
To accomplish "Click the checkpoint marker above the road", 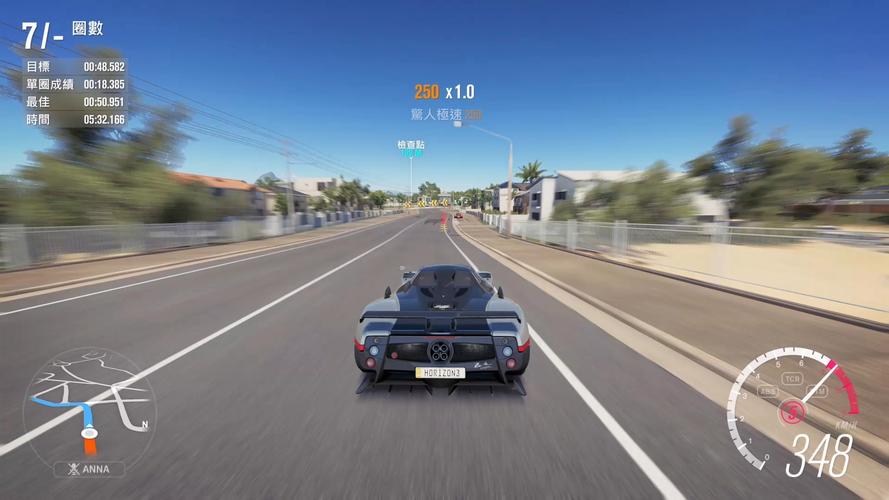I will pyautogui.click(x=411, y=149).
